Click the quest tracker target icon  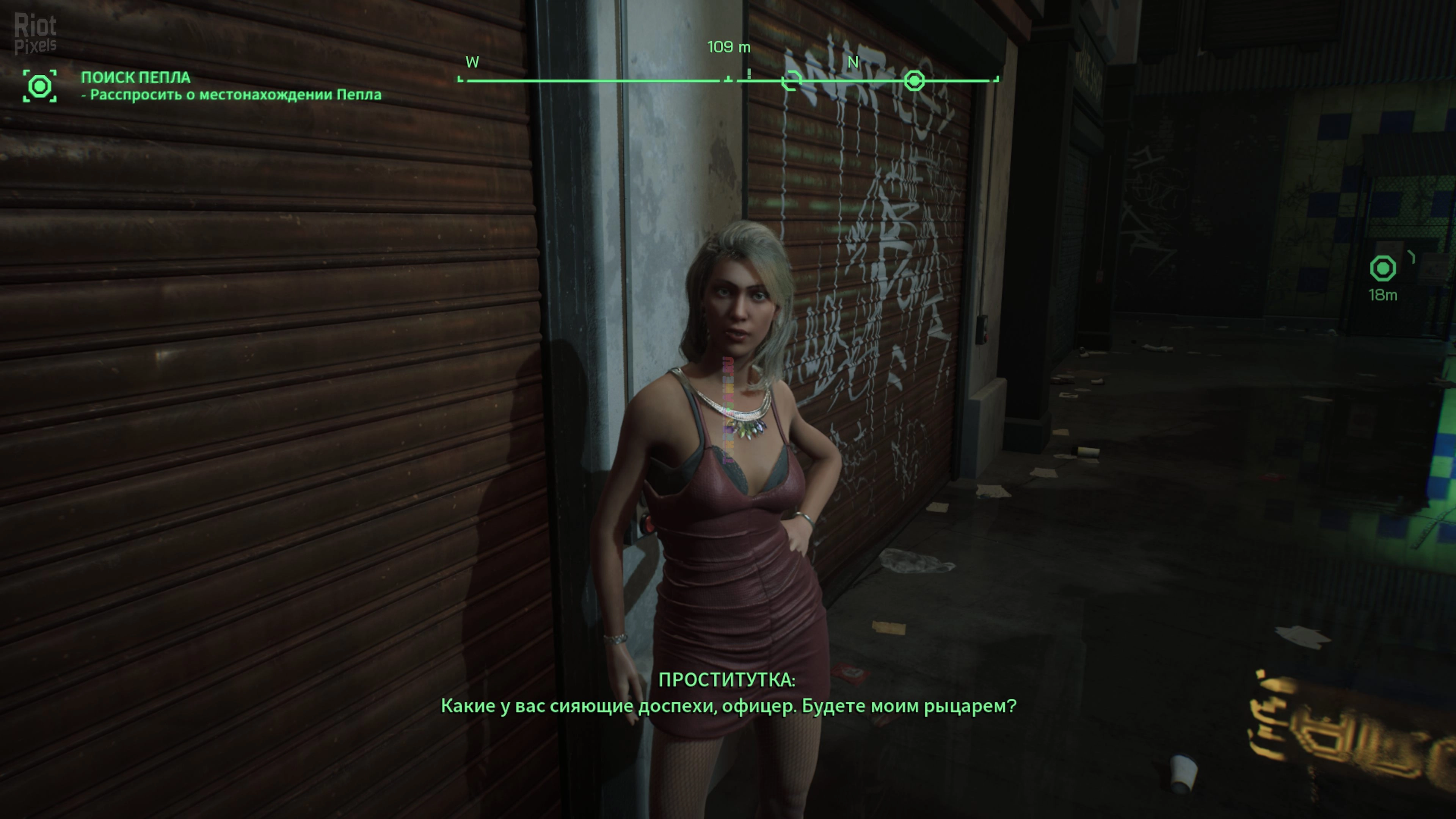(x=39, y=86)
